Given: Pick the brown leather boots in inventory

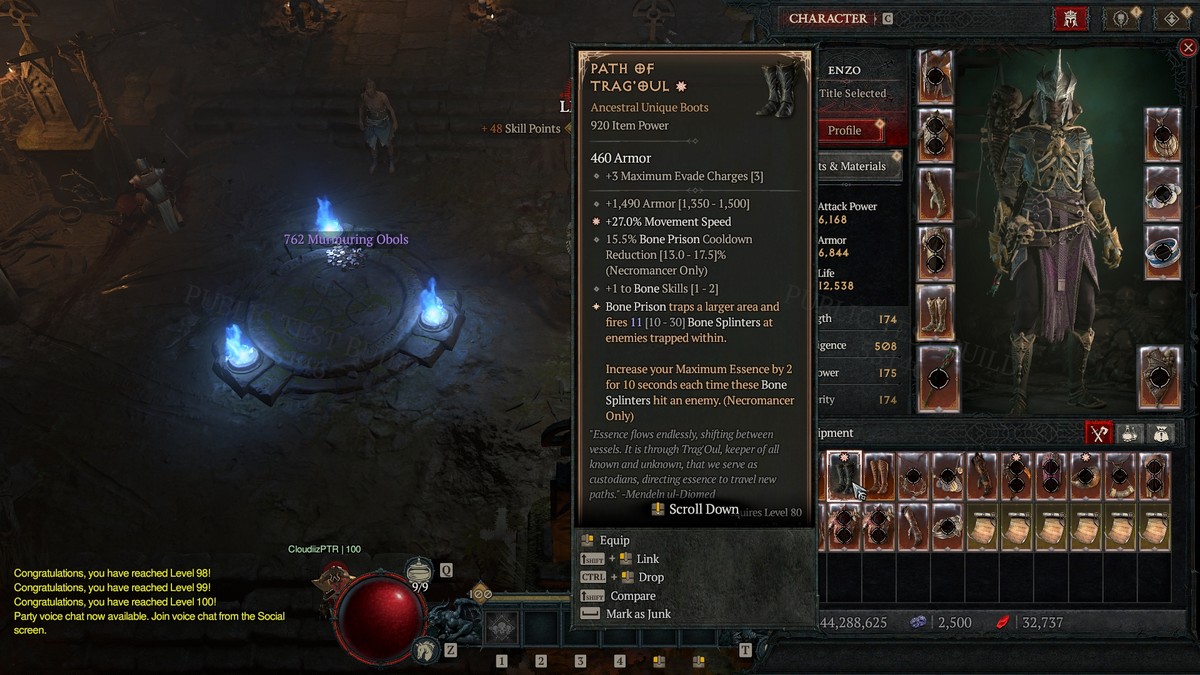Looking at the screenshot, I should coord(879,476).
